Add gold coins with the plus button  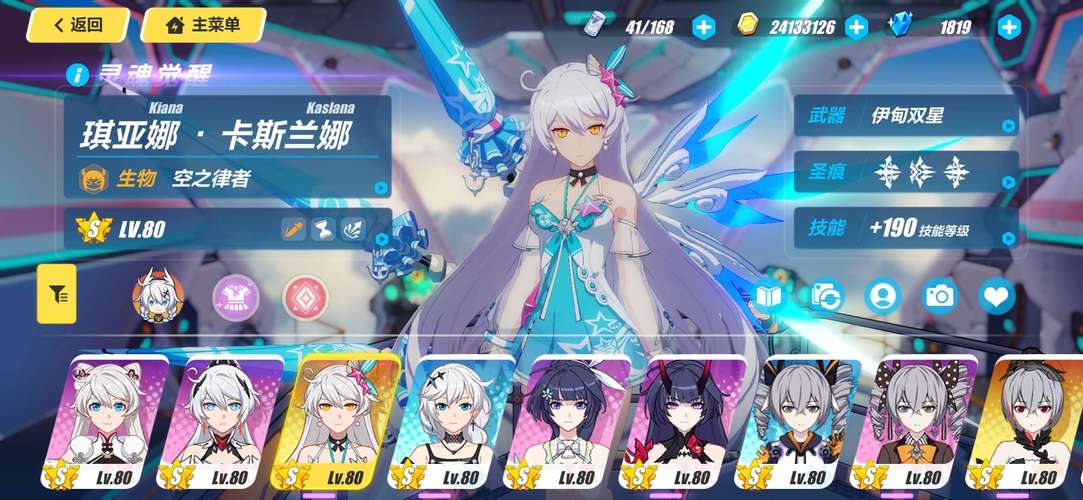point(856,27)
